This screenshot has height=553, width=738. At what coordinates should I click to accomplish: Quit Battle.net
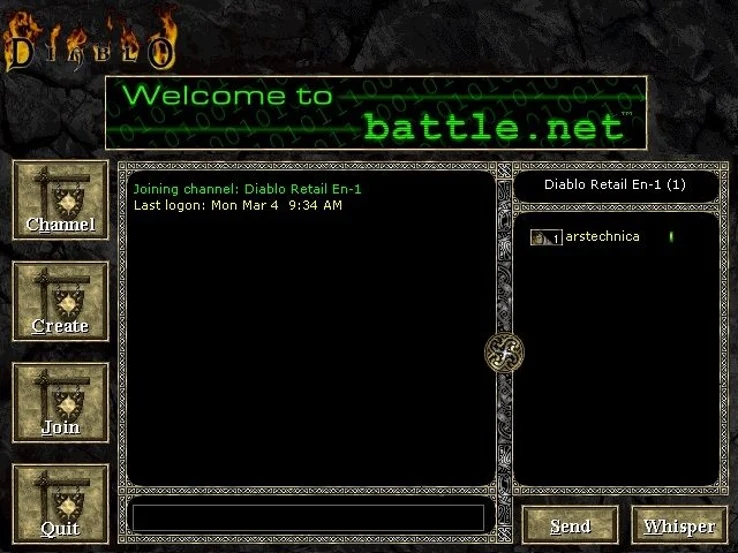60,504
